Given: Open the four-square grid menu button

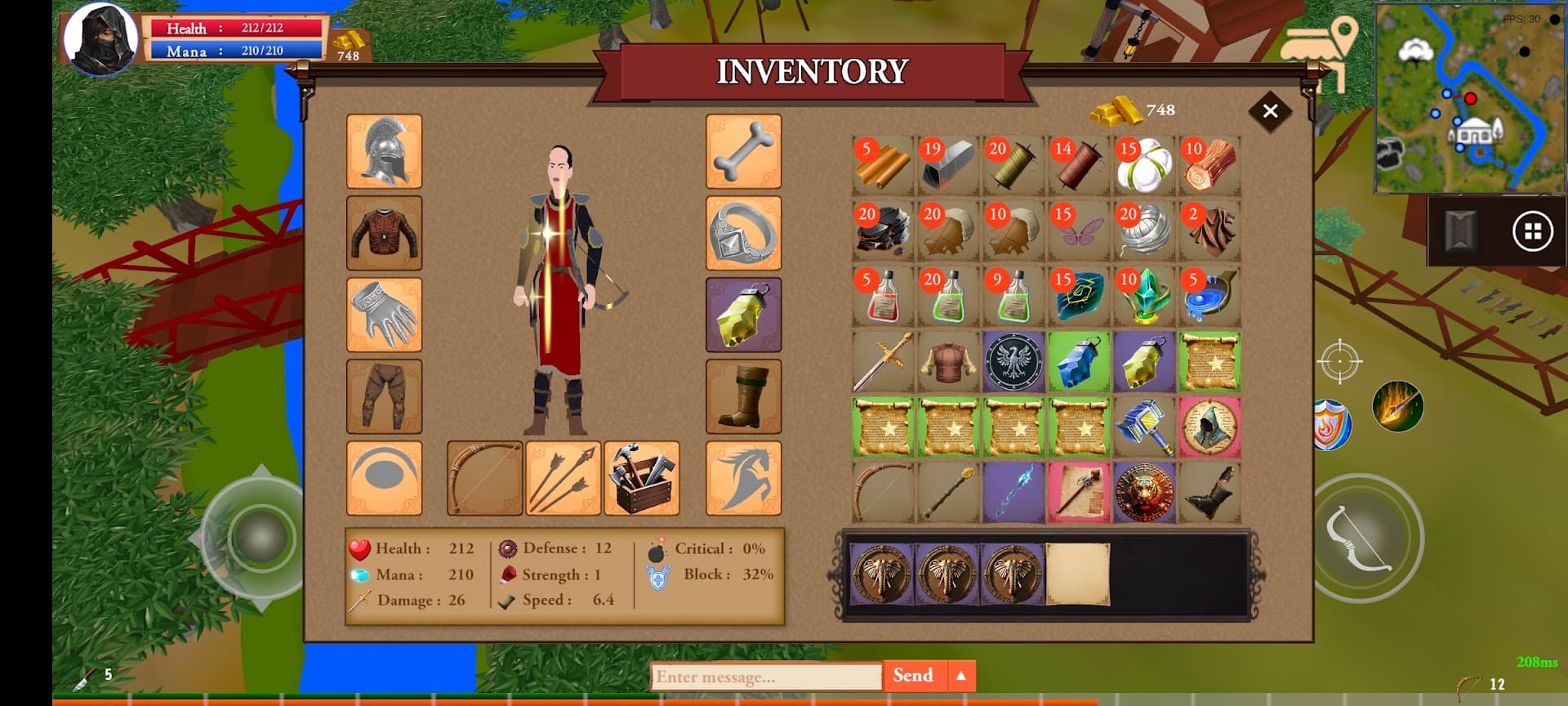Looking at the screenshot, I should pos(1532,232).
